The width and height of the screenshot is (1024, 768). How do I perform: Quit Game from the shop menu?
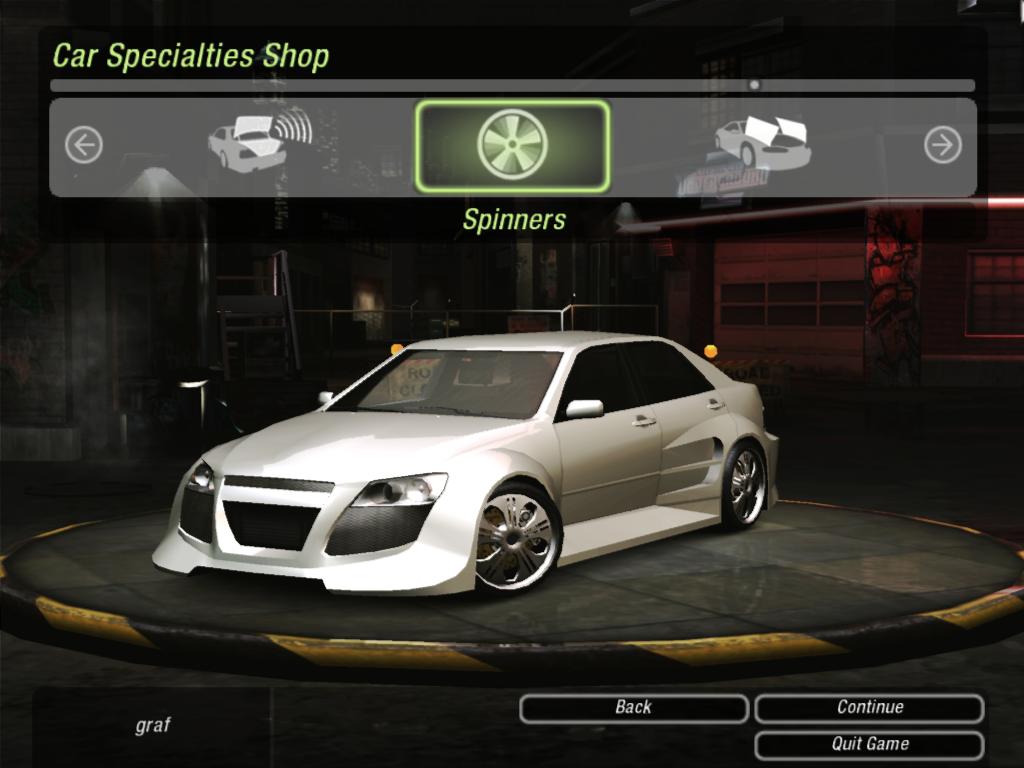point(869,745)
